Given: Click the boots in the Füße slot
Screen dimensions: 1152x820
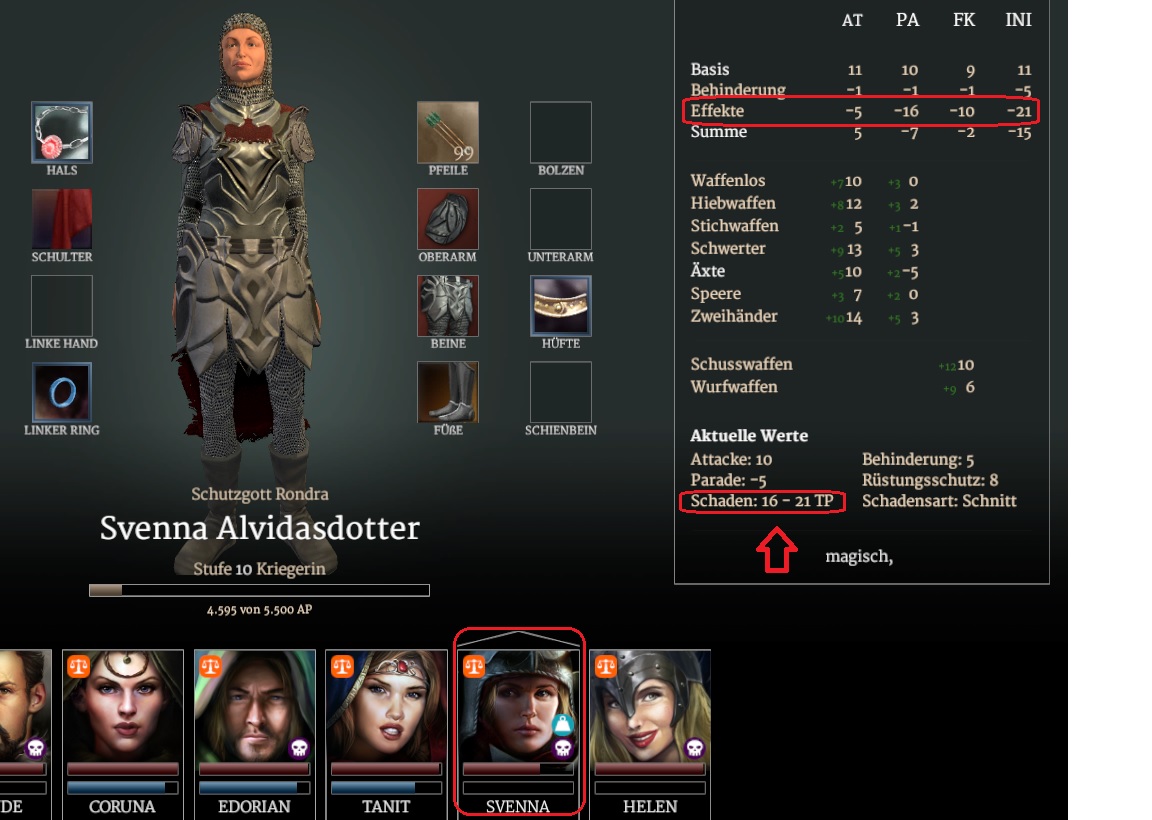Looking at the screenshot, I should point(447,392).
